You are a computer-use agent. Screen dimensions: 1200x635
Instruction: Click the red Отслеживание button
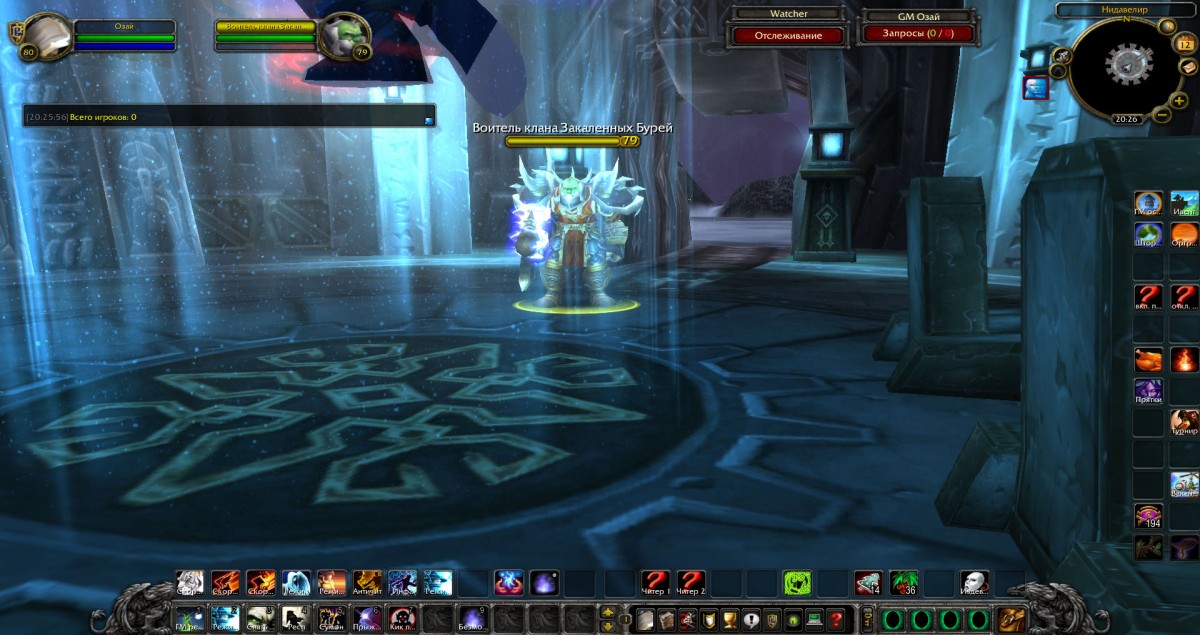click(x=789, y=36)
